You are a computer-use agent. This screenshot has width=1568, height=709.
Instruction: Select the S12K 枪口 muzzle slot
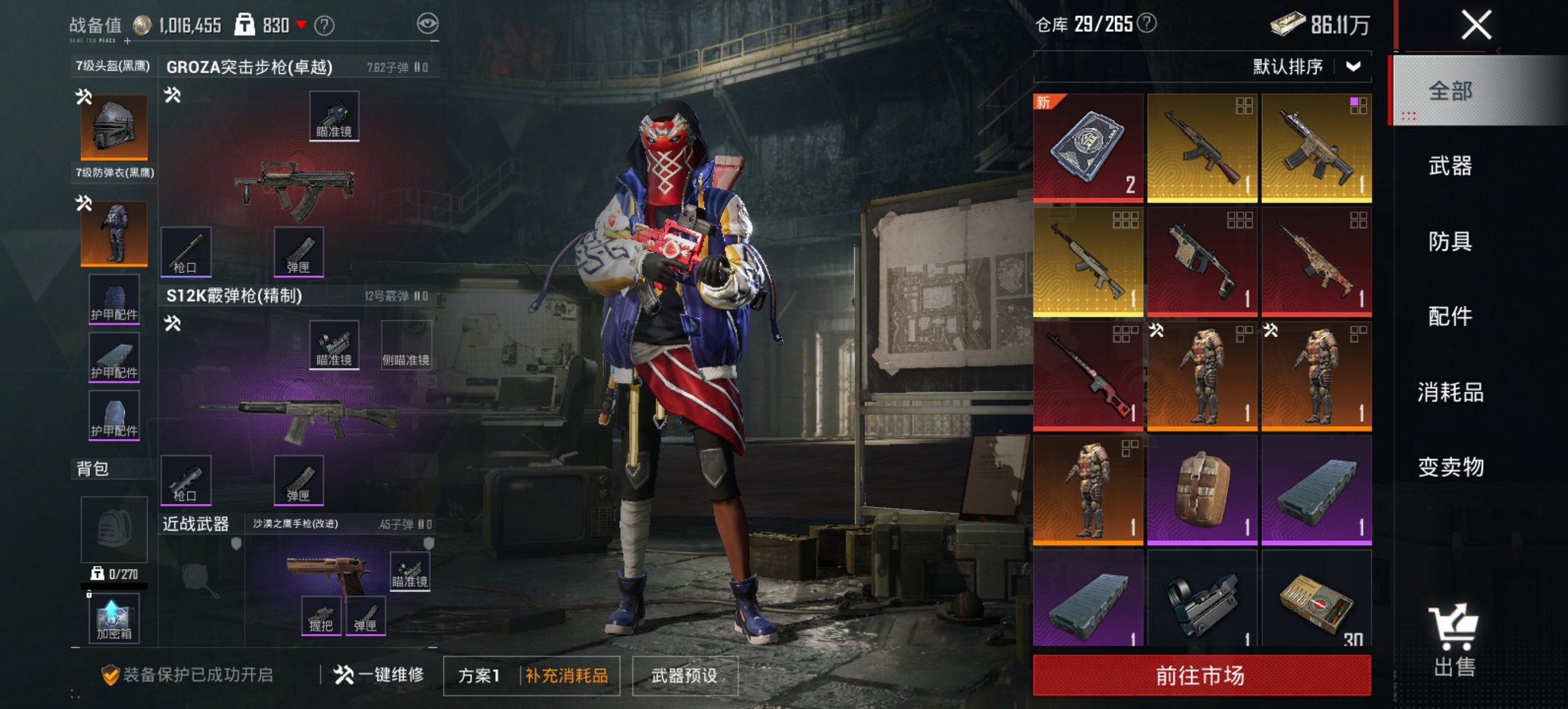pos(187,481)
